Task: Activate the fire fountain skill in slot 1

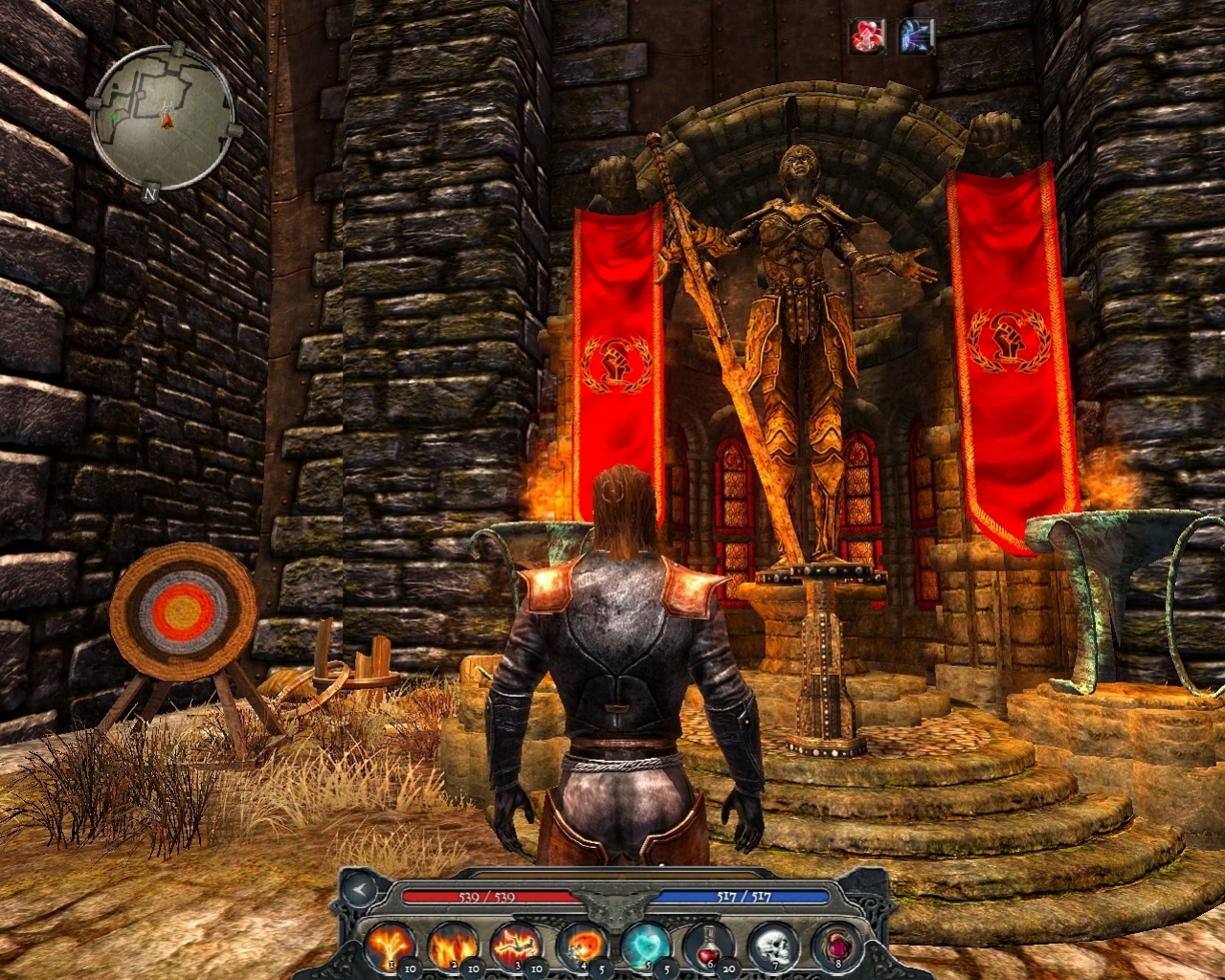Action: point(390,946)
